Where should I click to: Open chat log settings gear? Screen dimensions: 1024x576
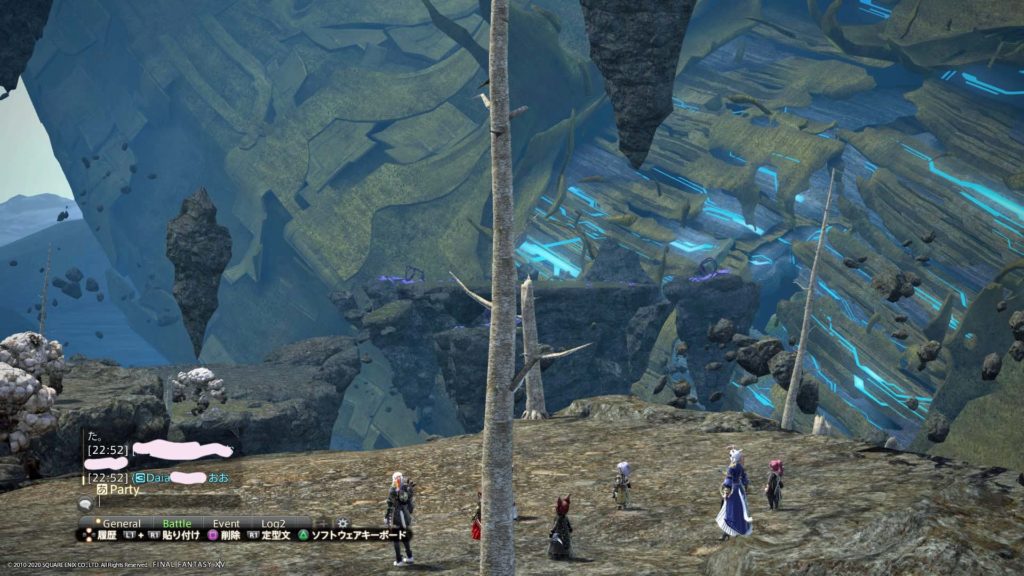(343, 522)
